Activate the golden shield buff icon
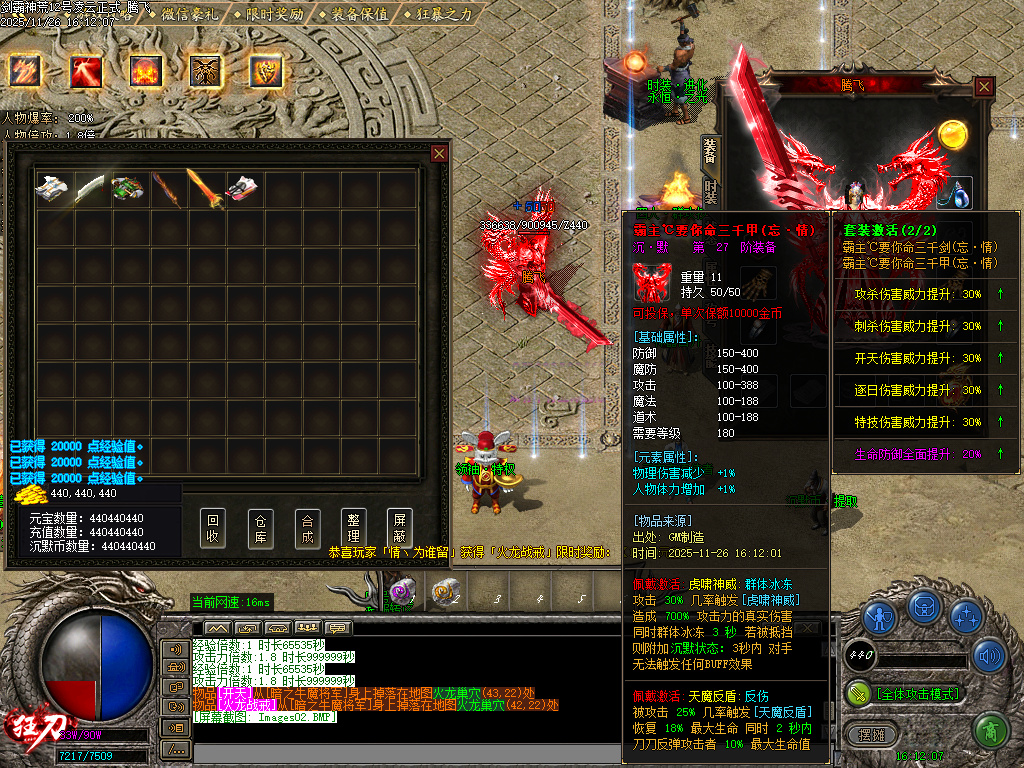Image resolution: width=1024 pixels, height=768 pixels. (x=266, y=71)
